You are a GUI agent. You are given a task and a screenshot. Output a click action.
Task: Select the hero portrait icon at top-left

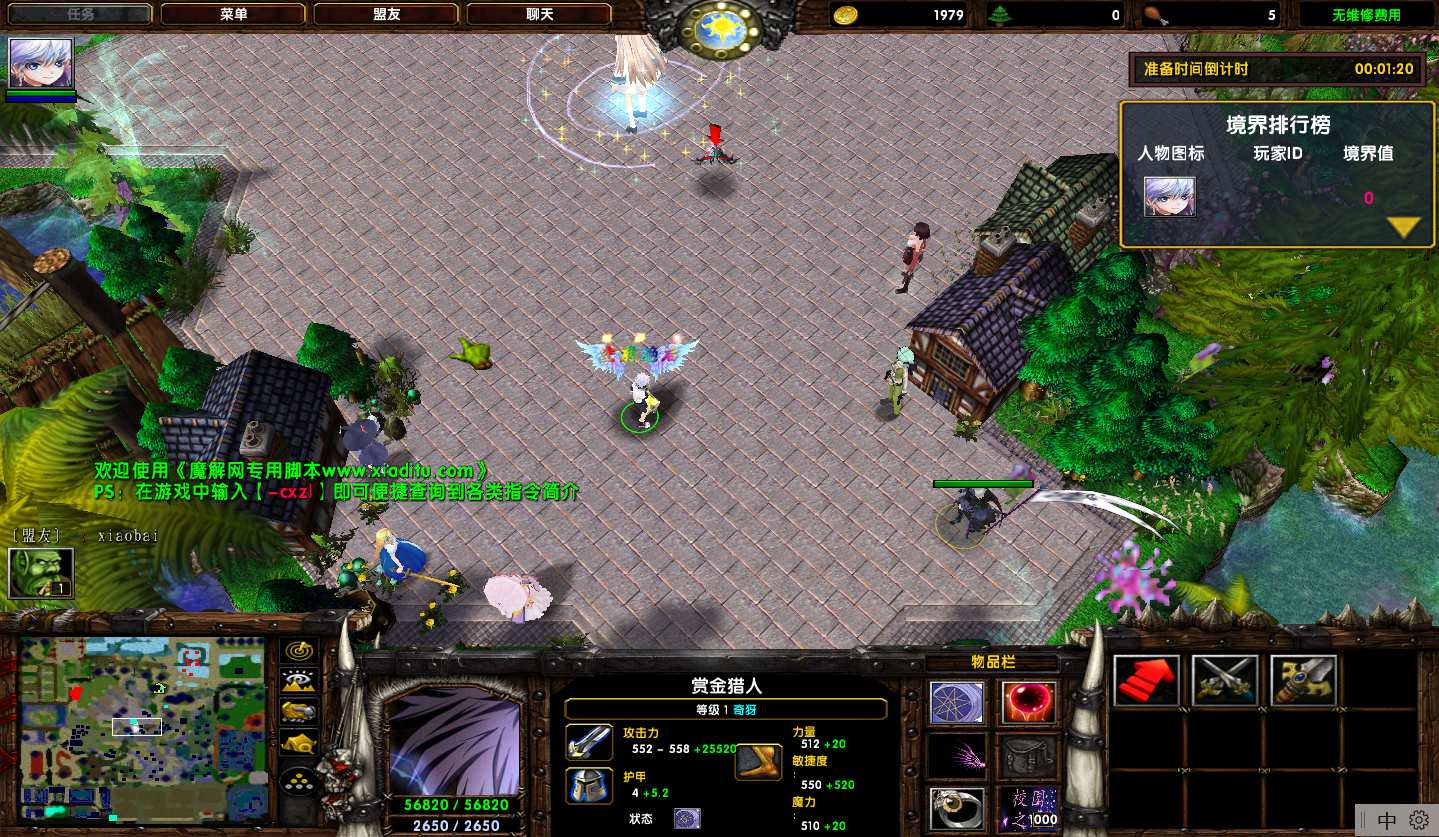(41, 63)
